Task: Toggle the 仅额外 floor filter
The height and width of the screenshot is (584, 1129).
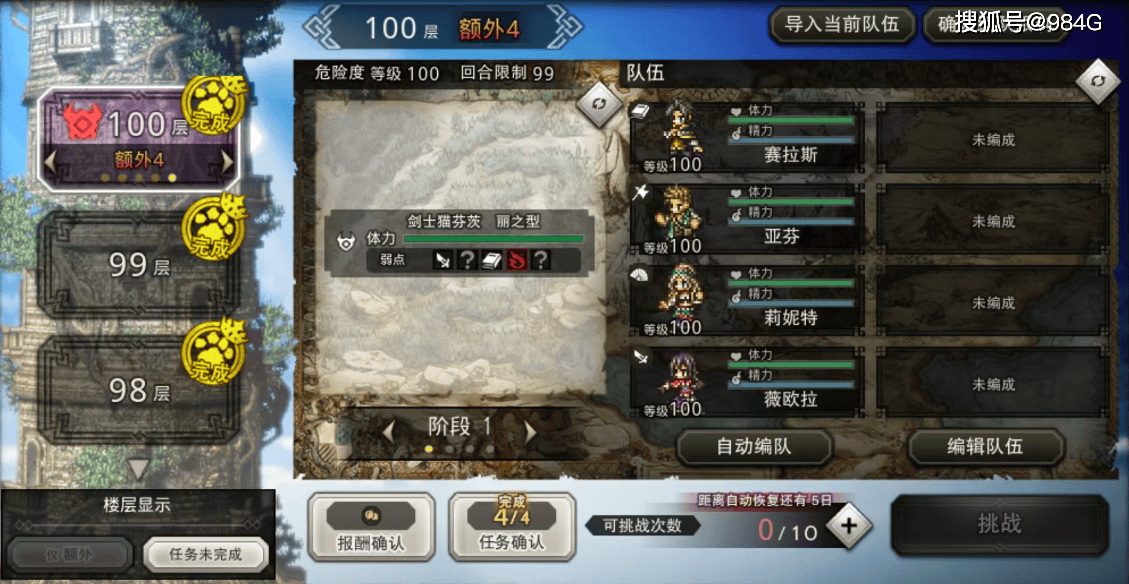Action: point(71,554)
